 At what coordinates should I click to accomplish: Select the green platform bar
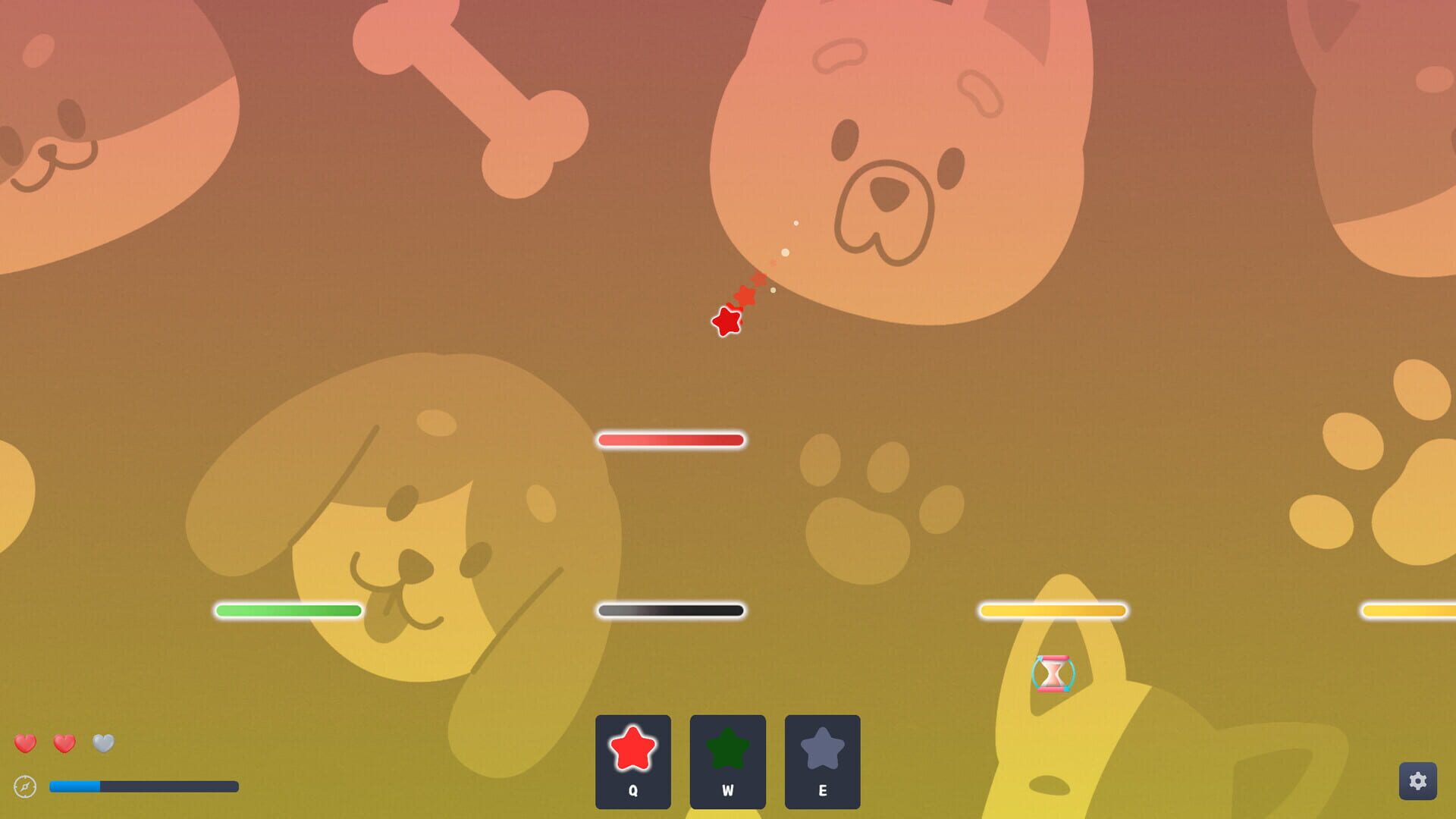click(x=288, y=609)
